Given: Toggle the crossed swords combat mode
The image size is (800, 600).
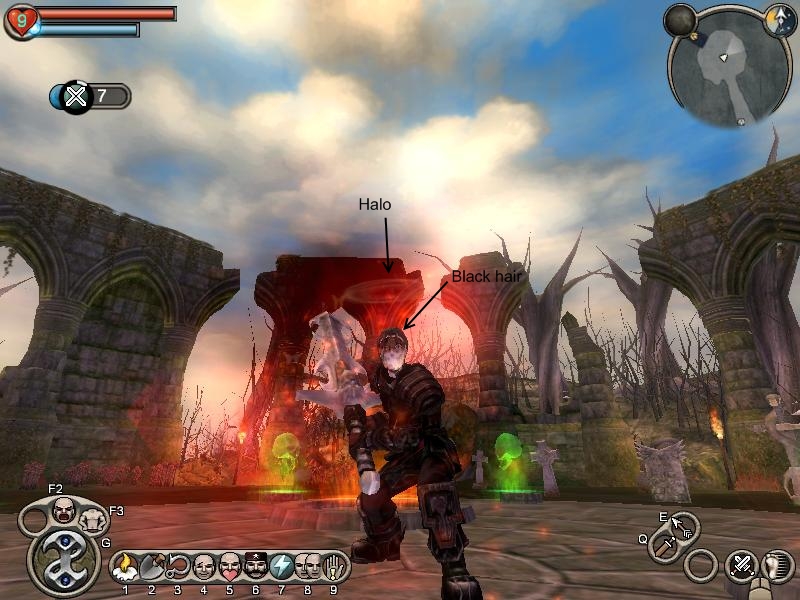Looking at the screenshot, I should pyautogui.click(x=742, y=566).
